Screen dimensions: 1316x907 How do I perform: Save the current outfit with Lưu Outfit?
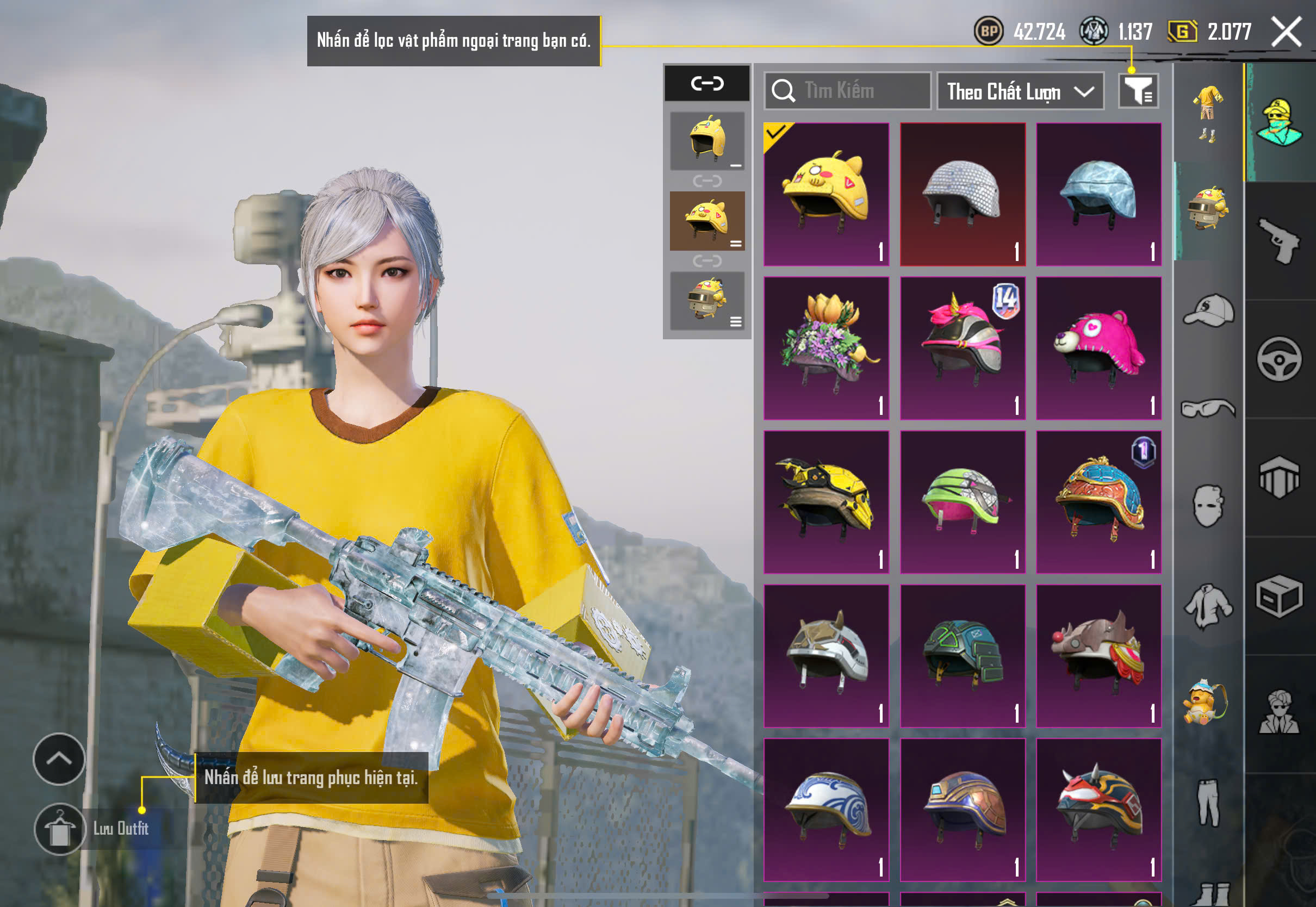coord(60,829)
